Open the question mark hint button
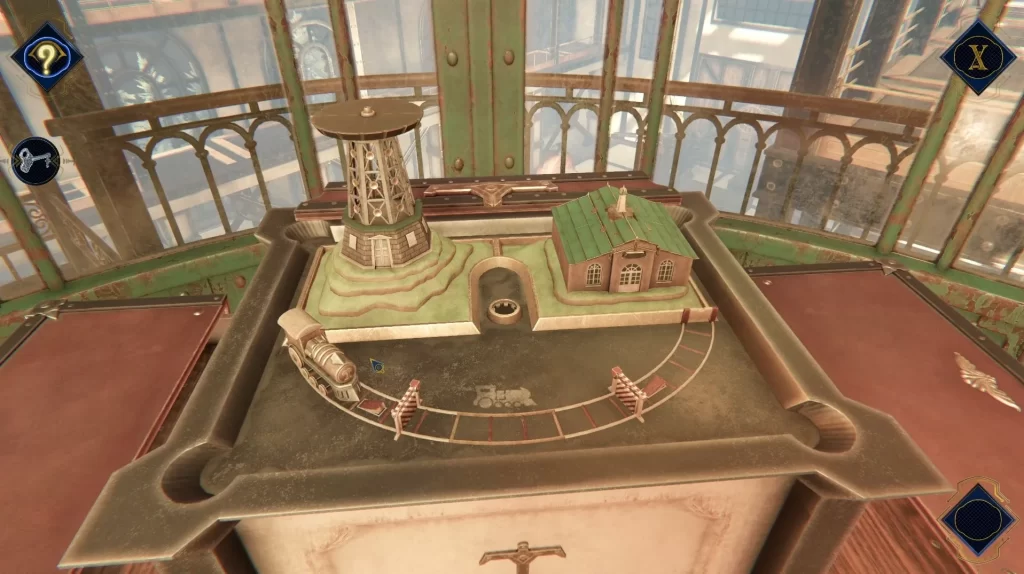Image resolution: width=1024 pixels, height=574 pixels. (x=46, y=56)
